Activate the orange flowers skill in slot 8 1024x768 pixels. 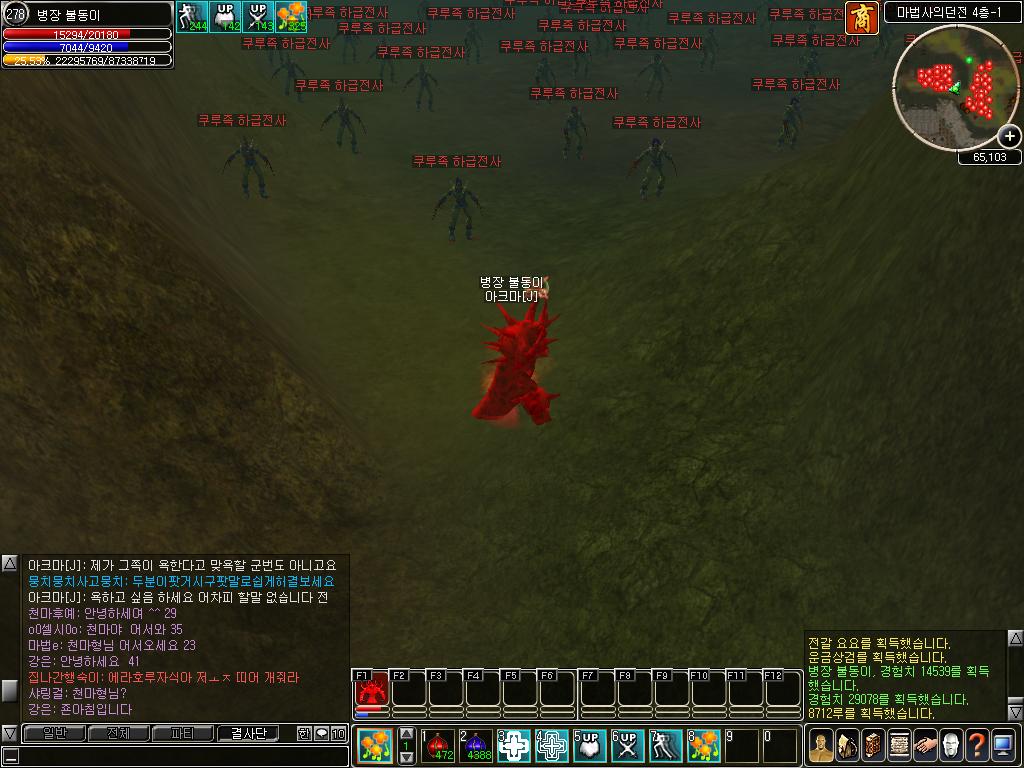click(704, 746)
